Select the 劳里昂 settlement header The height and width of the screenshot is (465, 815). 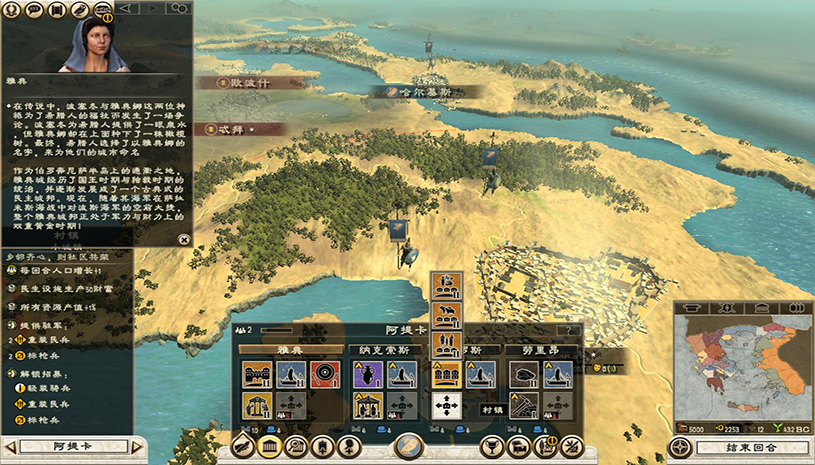tap(539, 351)
